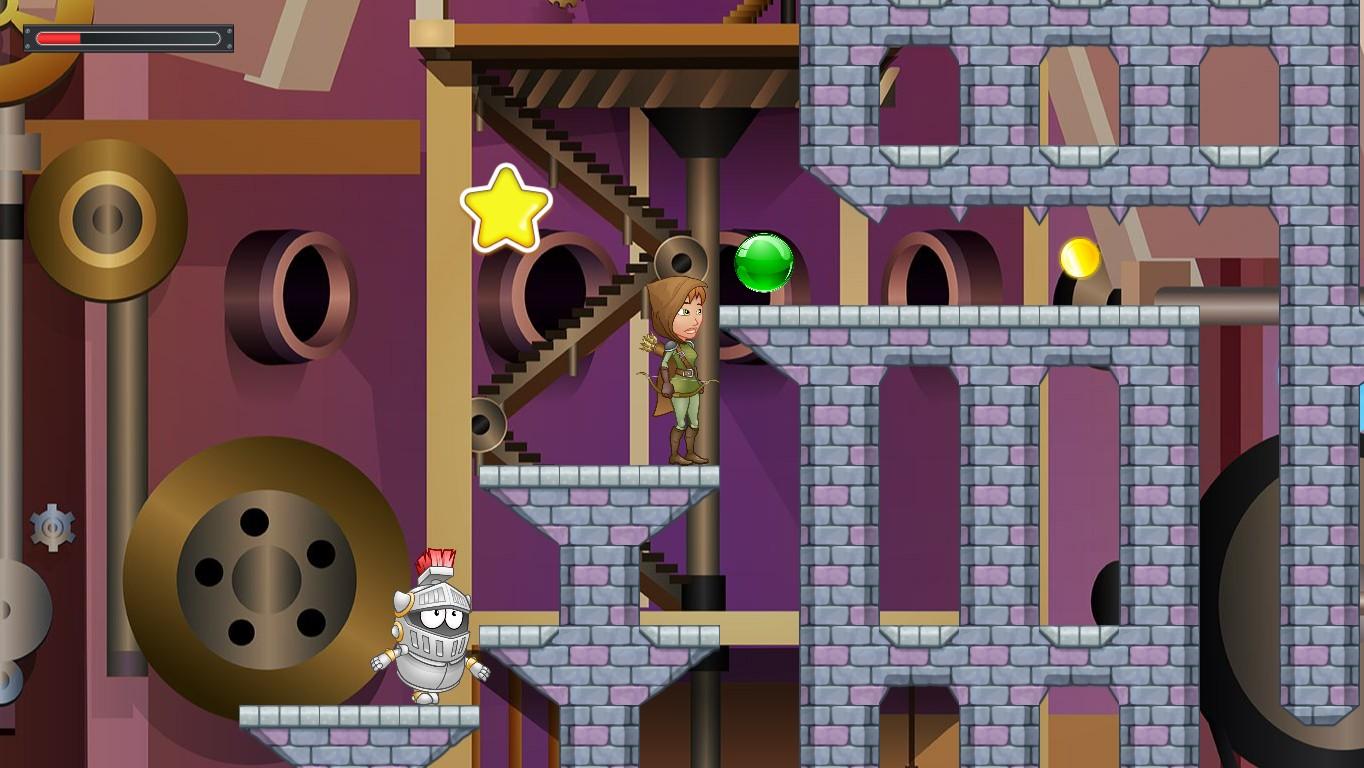This screenshot has height=768, width=1364.
Task: Click the red health bar indicator
Action: [x=60, y=38]
